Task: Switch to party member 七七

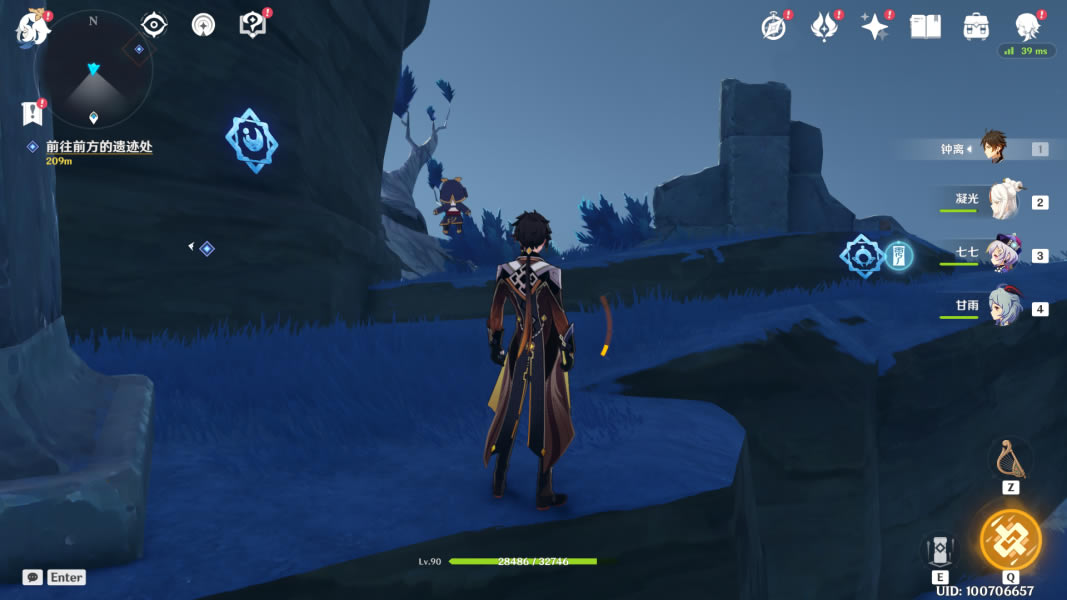Action: tap(1001, 254)
